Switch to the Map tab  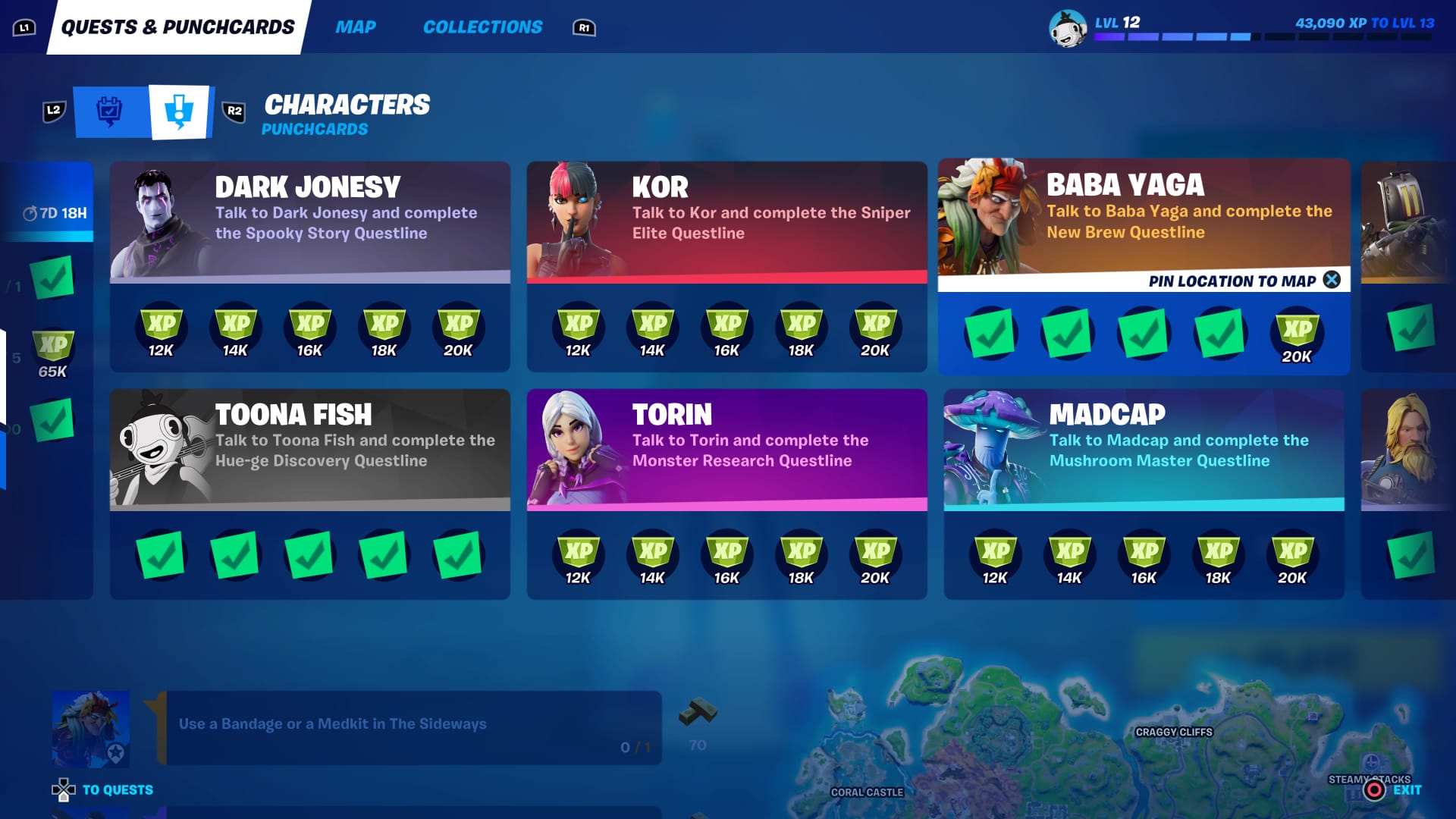(355, 27)
